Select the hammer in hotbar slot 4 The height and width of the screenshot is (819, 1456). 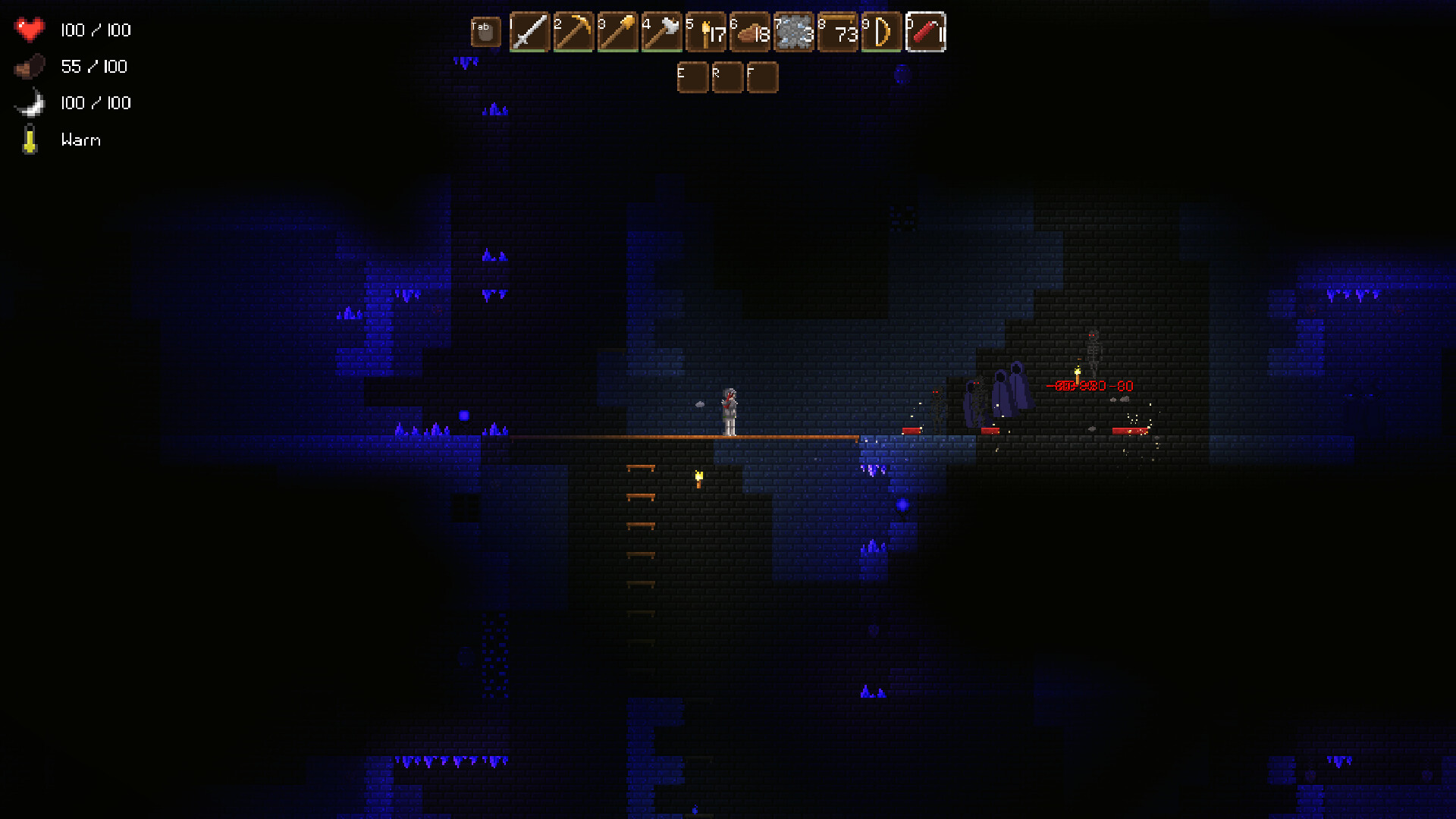point(662,32)
